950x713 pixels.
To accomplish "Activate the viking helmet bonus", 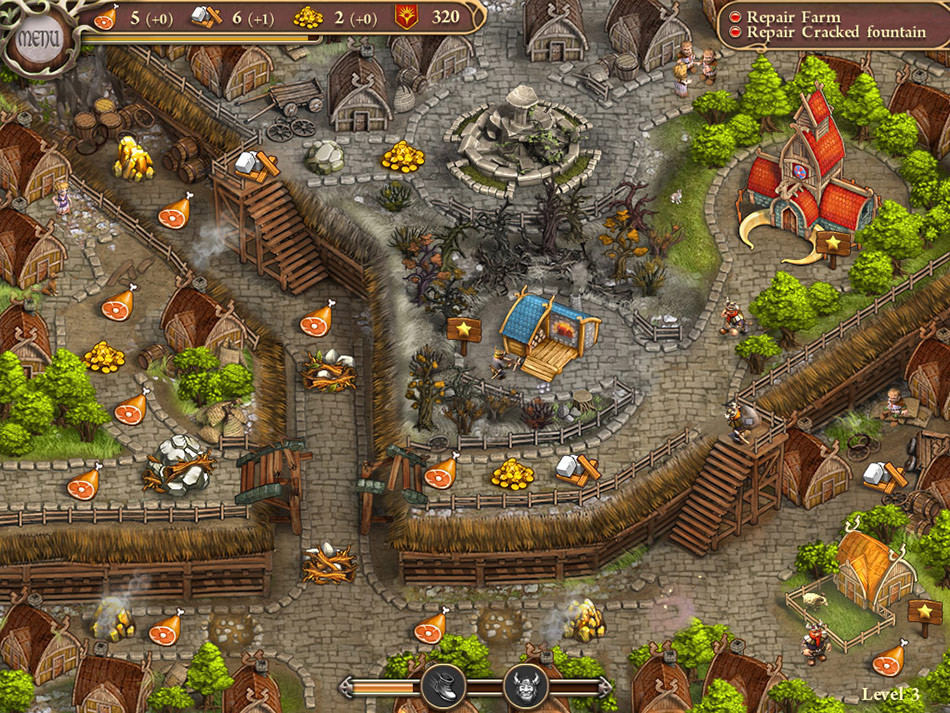I will pyautogui.click(x=526, y=686).
